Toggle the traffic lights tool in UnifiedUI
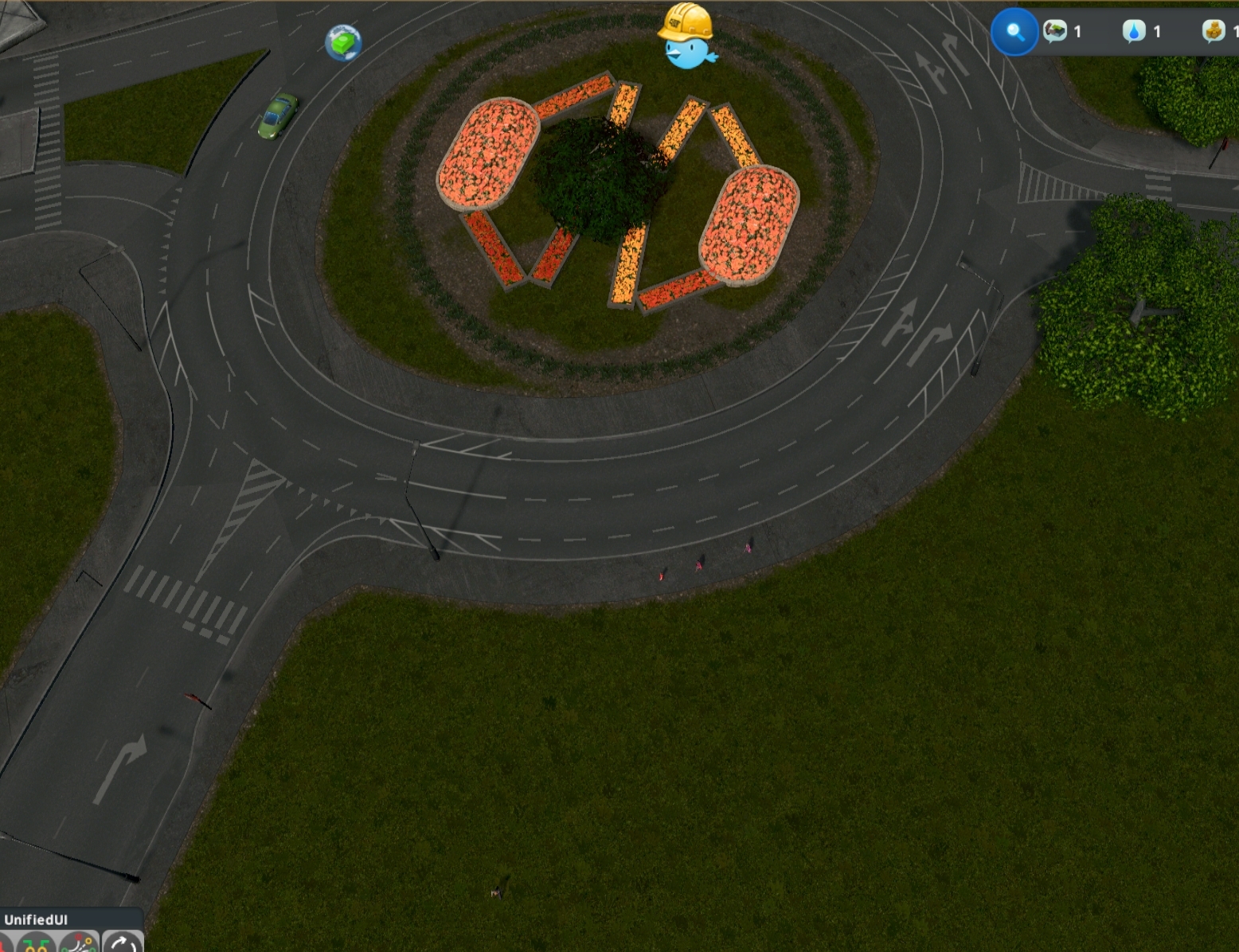 pyautogui.click(x=36, y=946)
